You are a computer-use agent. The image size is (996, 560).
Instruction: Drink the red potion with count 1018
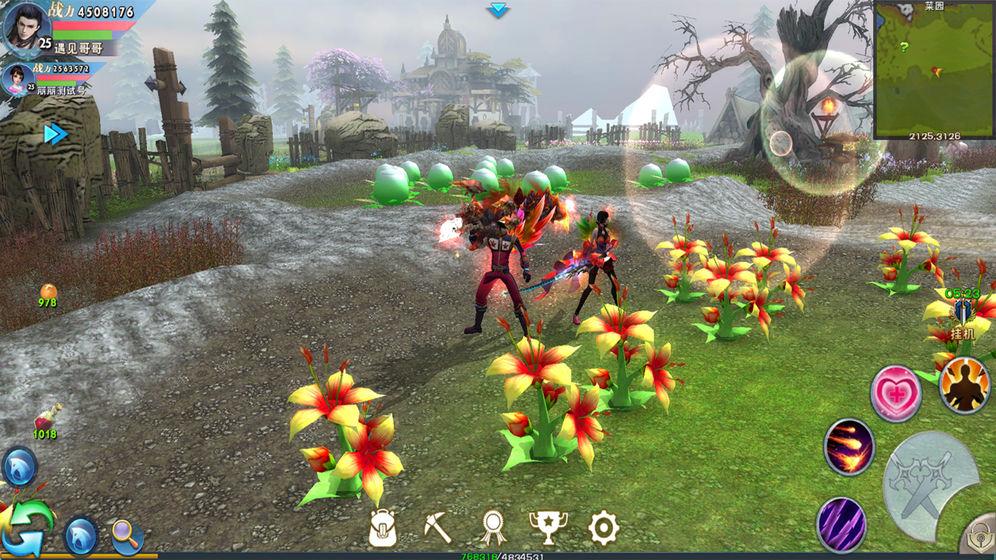(46, 418)
